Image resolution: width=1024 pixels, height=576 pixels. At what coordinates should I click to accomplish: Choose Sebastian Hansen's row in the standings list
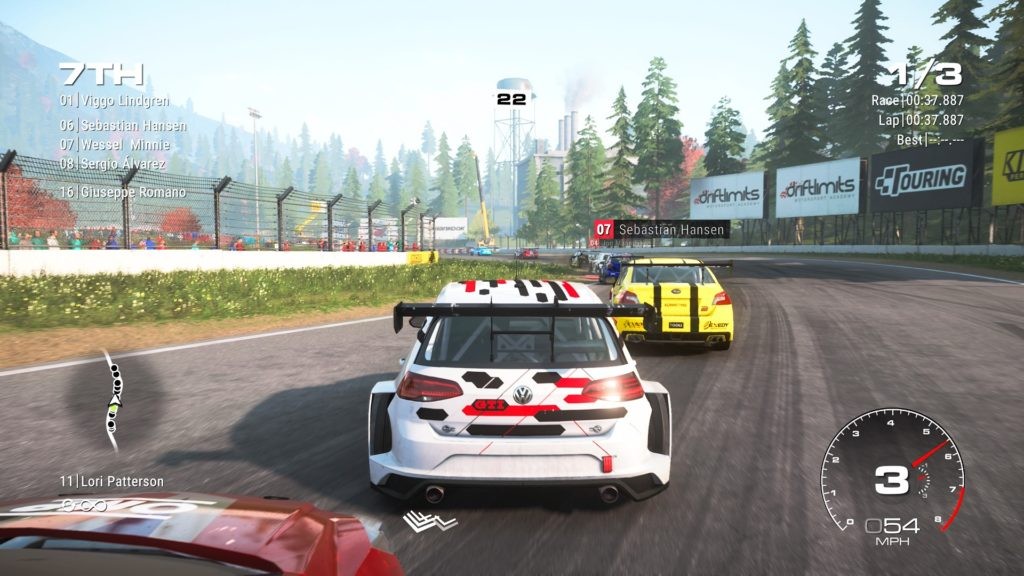122,125
